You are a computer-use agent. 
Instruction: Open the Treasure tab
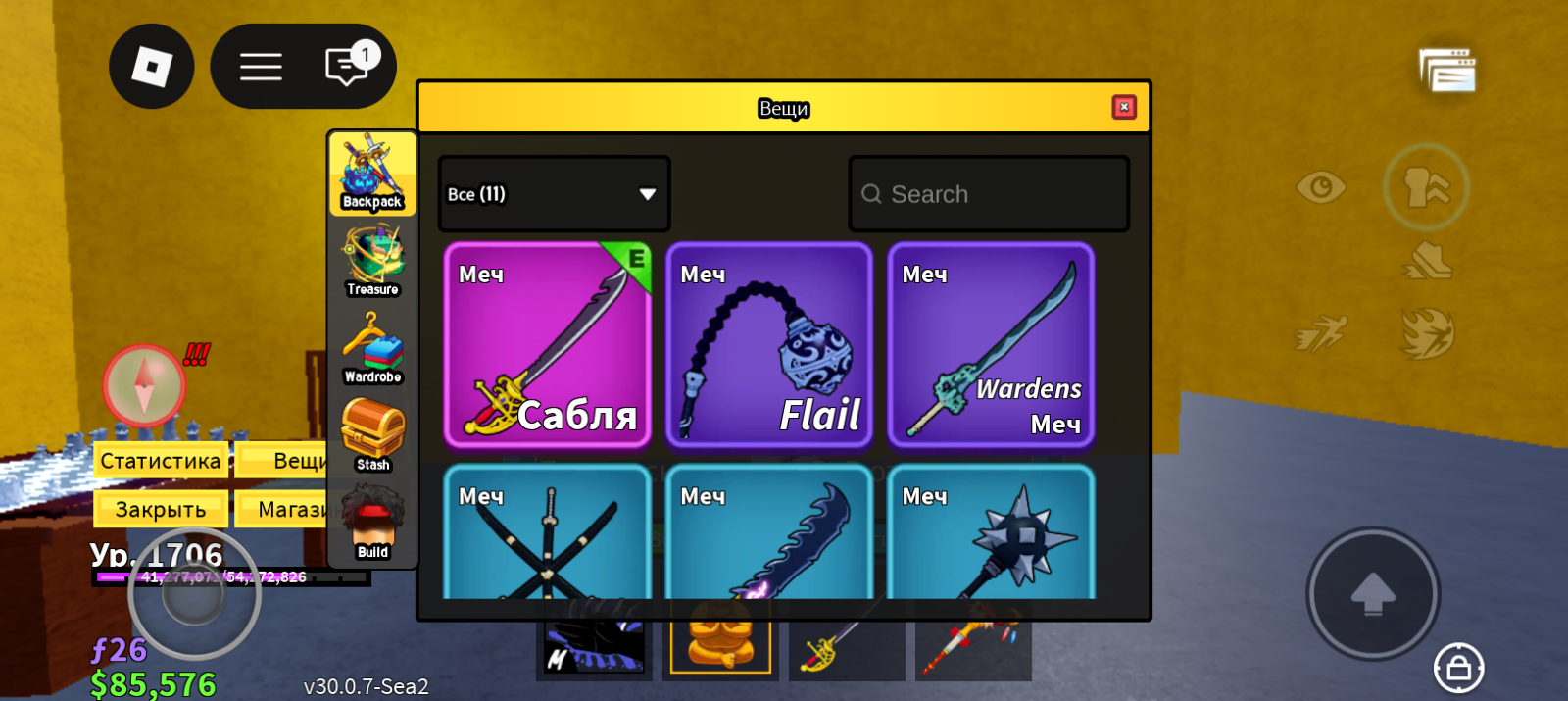372,261
